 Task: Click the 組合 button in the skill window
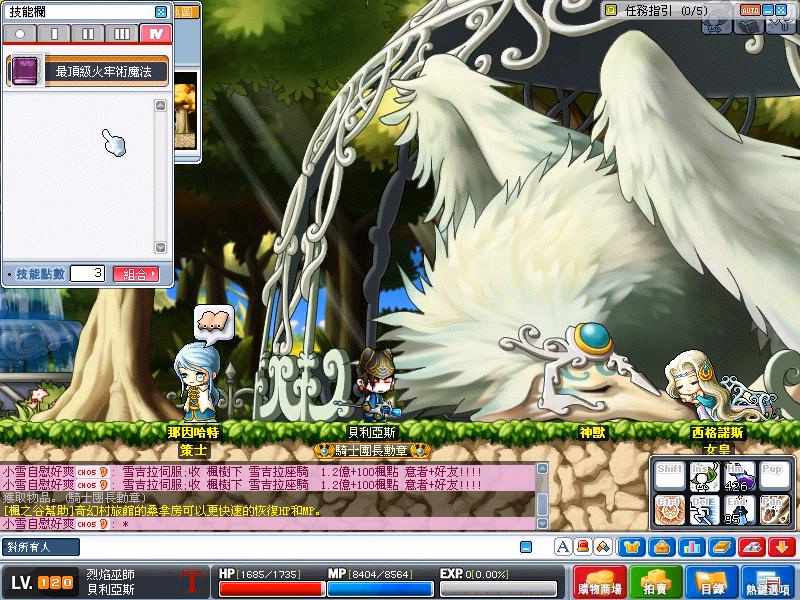pos(137,273)
